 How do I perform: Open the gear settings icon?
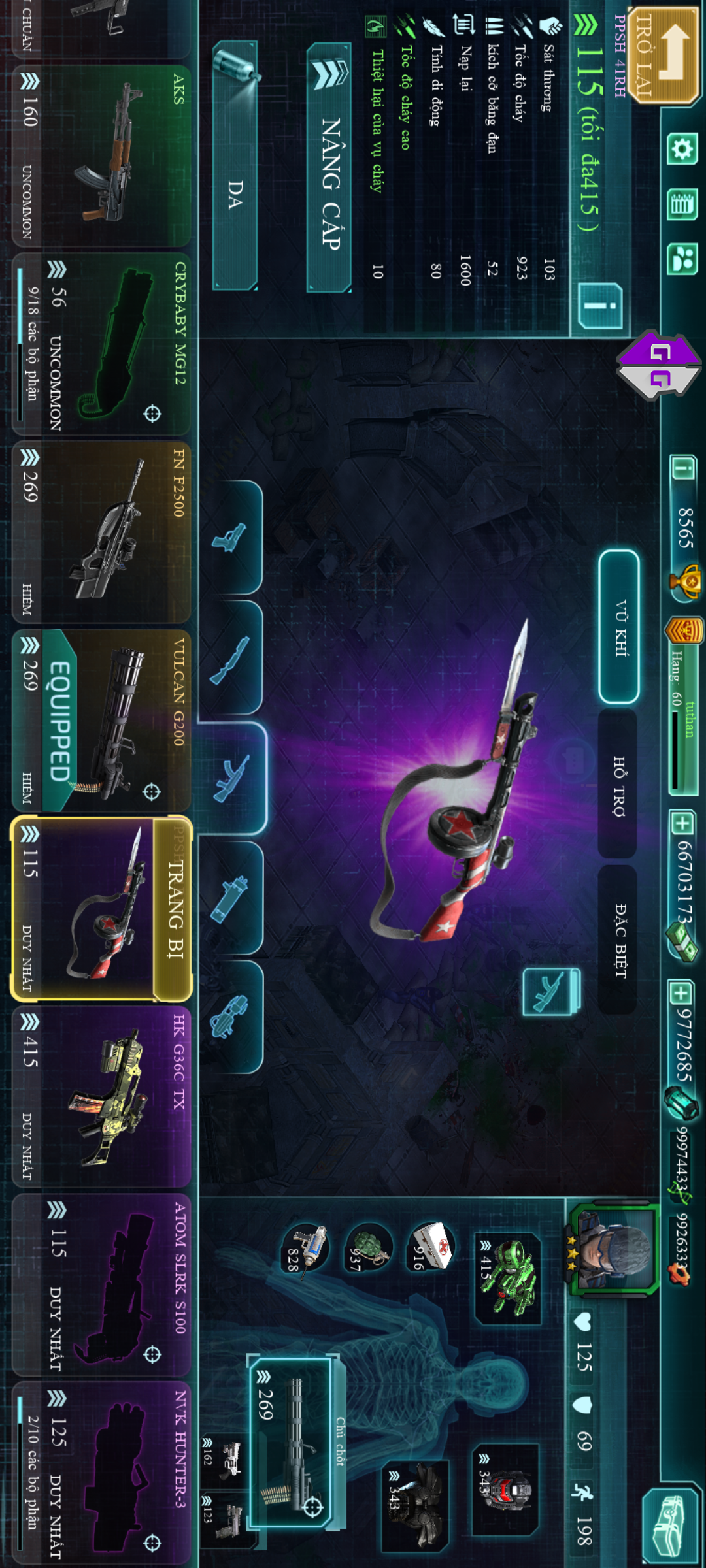tap(682, 150)
